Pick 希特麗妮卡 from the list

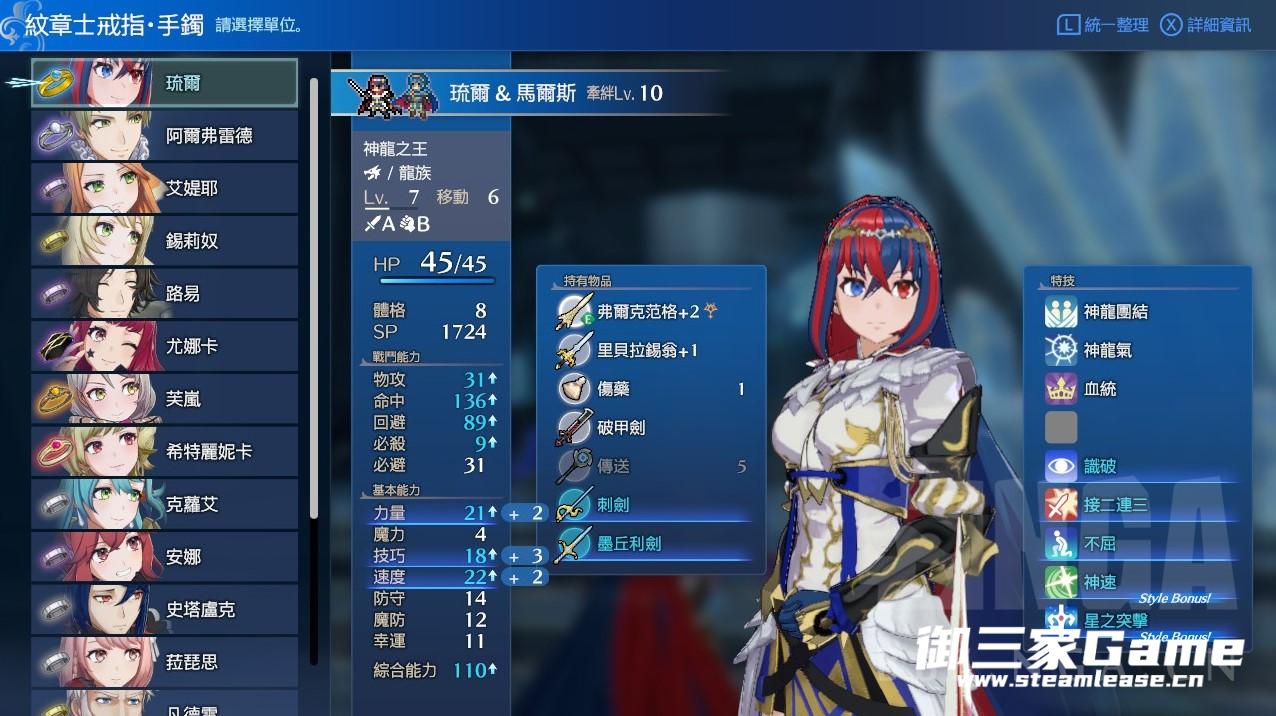(x=165, y=452)
